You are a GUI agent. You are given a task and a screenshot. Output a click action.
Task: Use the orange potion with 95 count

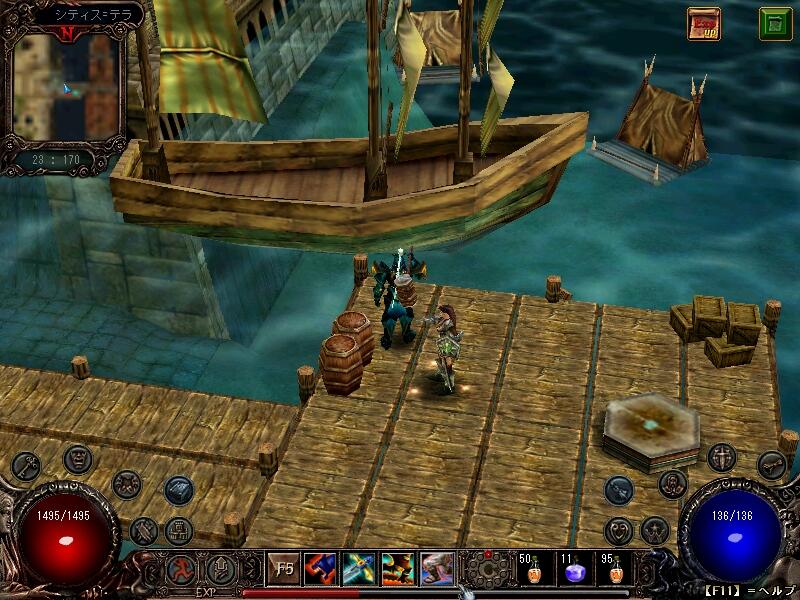click(614, 570)
